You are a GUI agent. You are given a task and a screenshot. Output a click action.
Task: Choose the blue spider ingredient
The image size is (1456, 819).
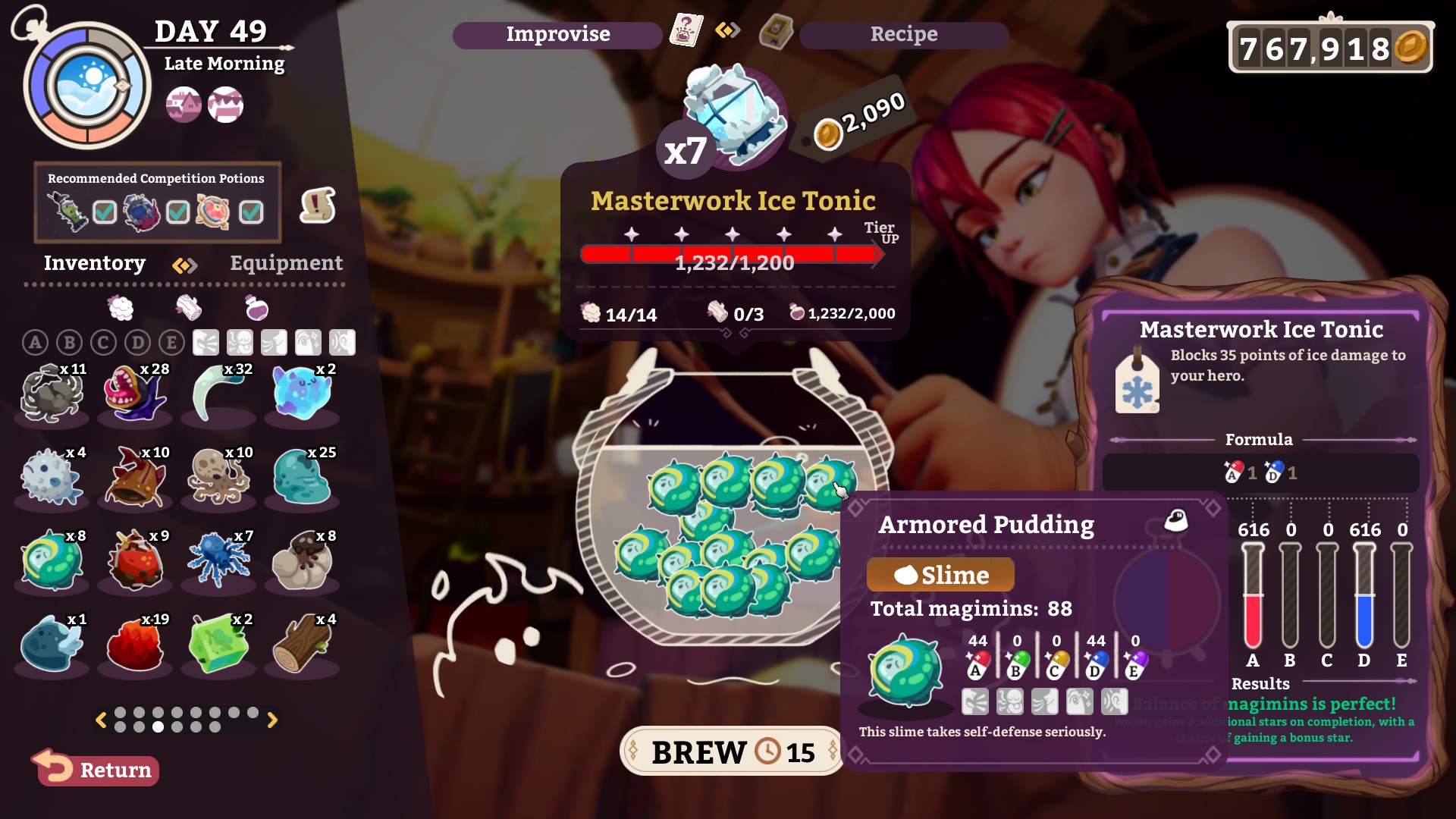point(218,560)
